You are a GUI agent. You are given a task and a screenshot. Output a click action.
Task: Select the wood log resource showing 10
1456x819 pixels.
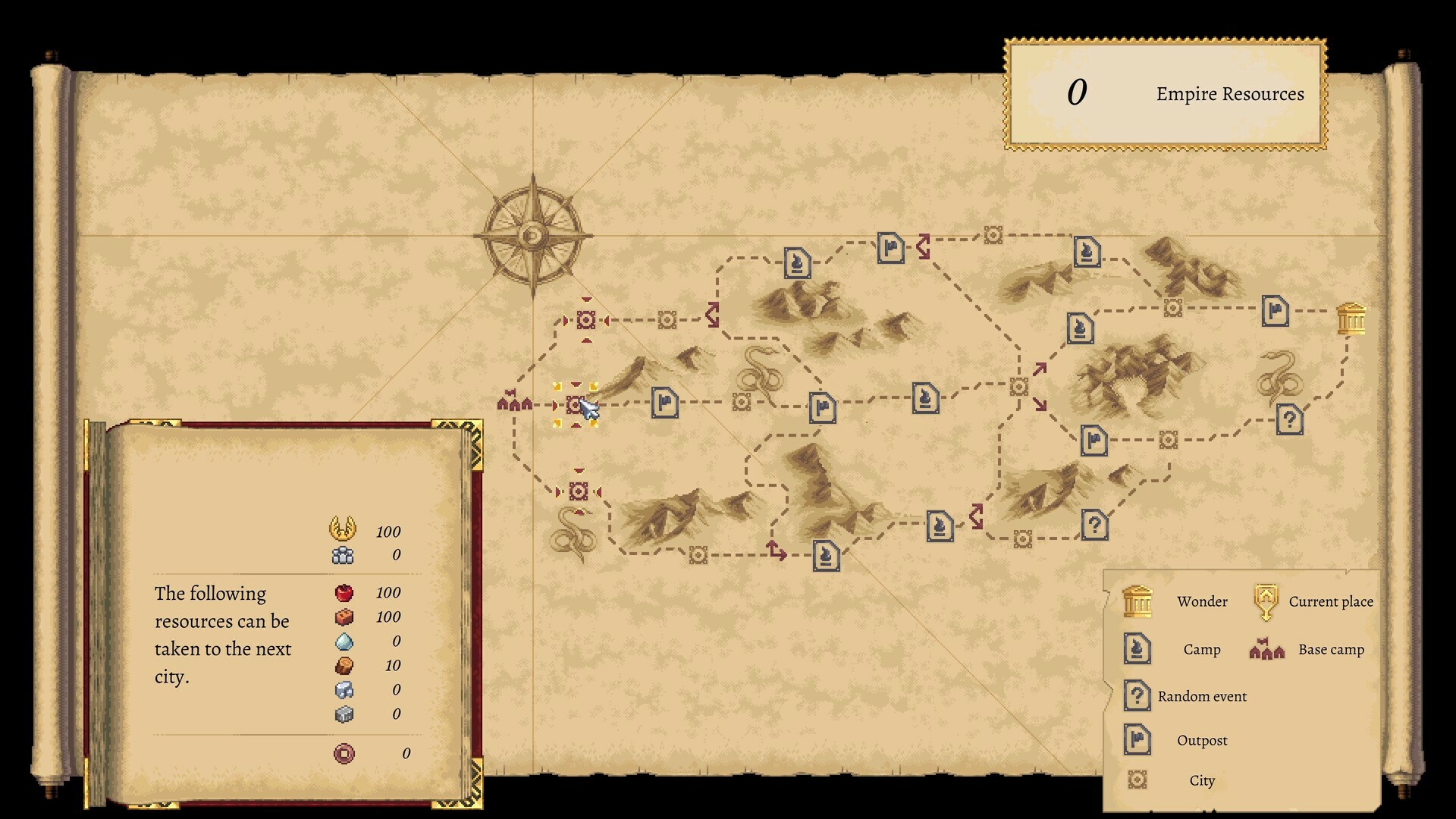pyautogui.click(x=345, y=665)
